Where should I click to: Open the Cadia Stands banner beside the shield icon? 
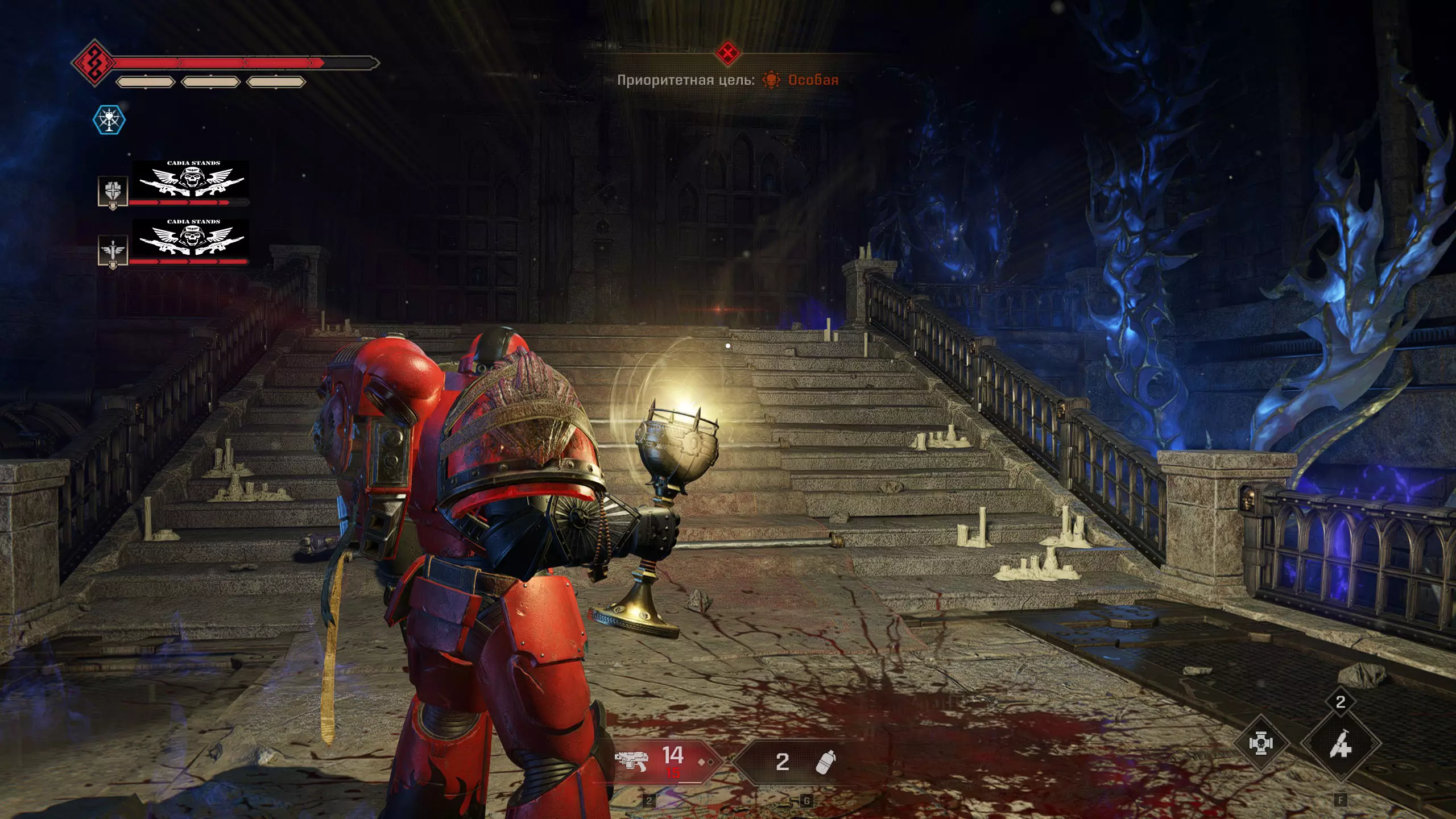(191, 179)
